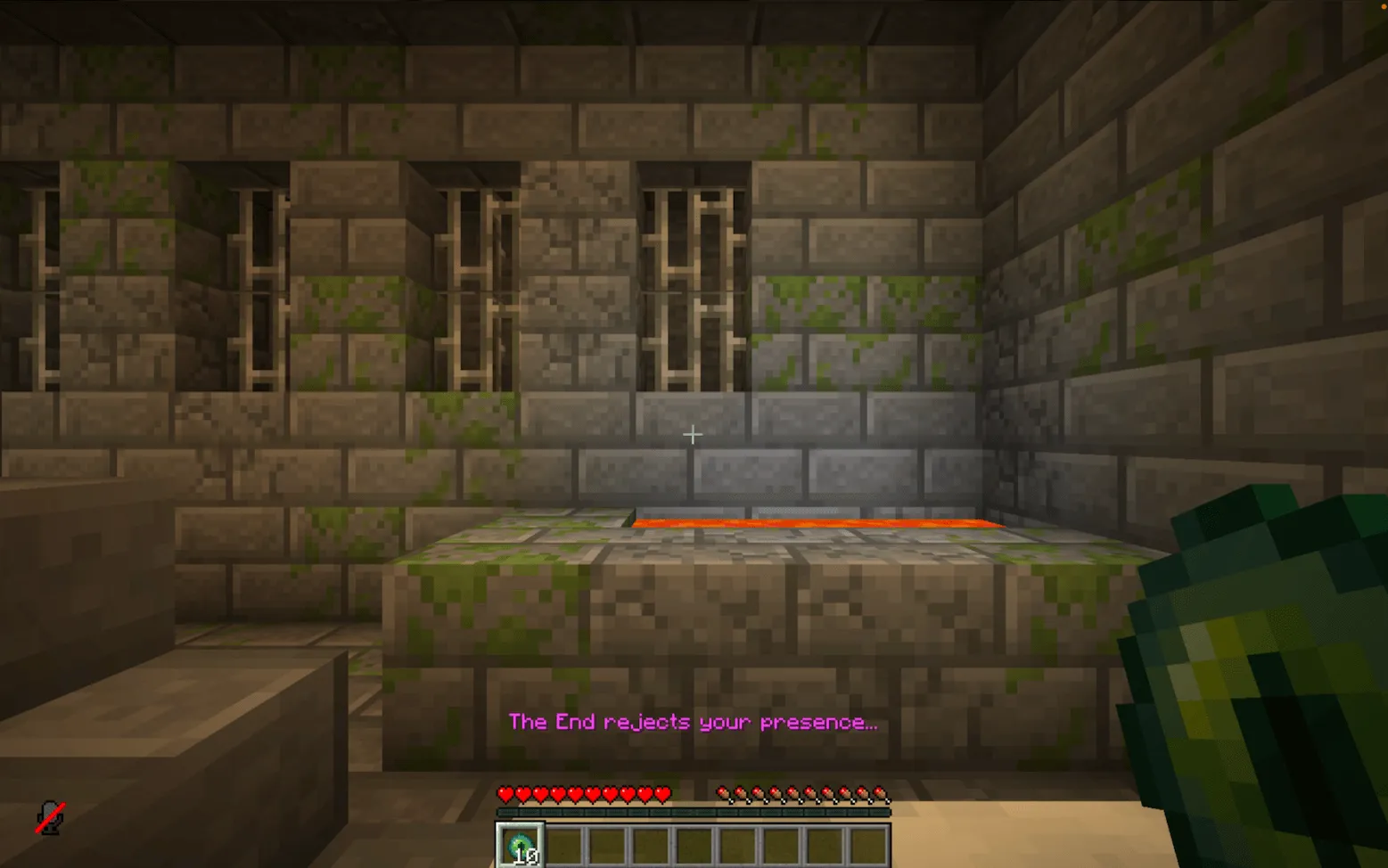The image size is (1388, 868).
Task: Click the first drumstick in the hunger bar
Action: click(722, 791)
